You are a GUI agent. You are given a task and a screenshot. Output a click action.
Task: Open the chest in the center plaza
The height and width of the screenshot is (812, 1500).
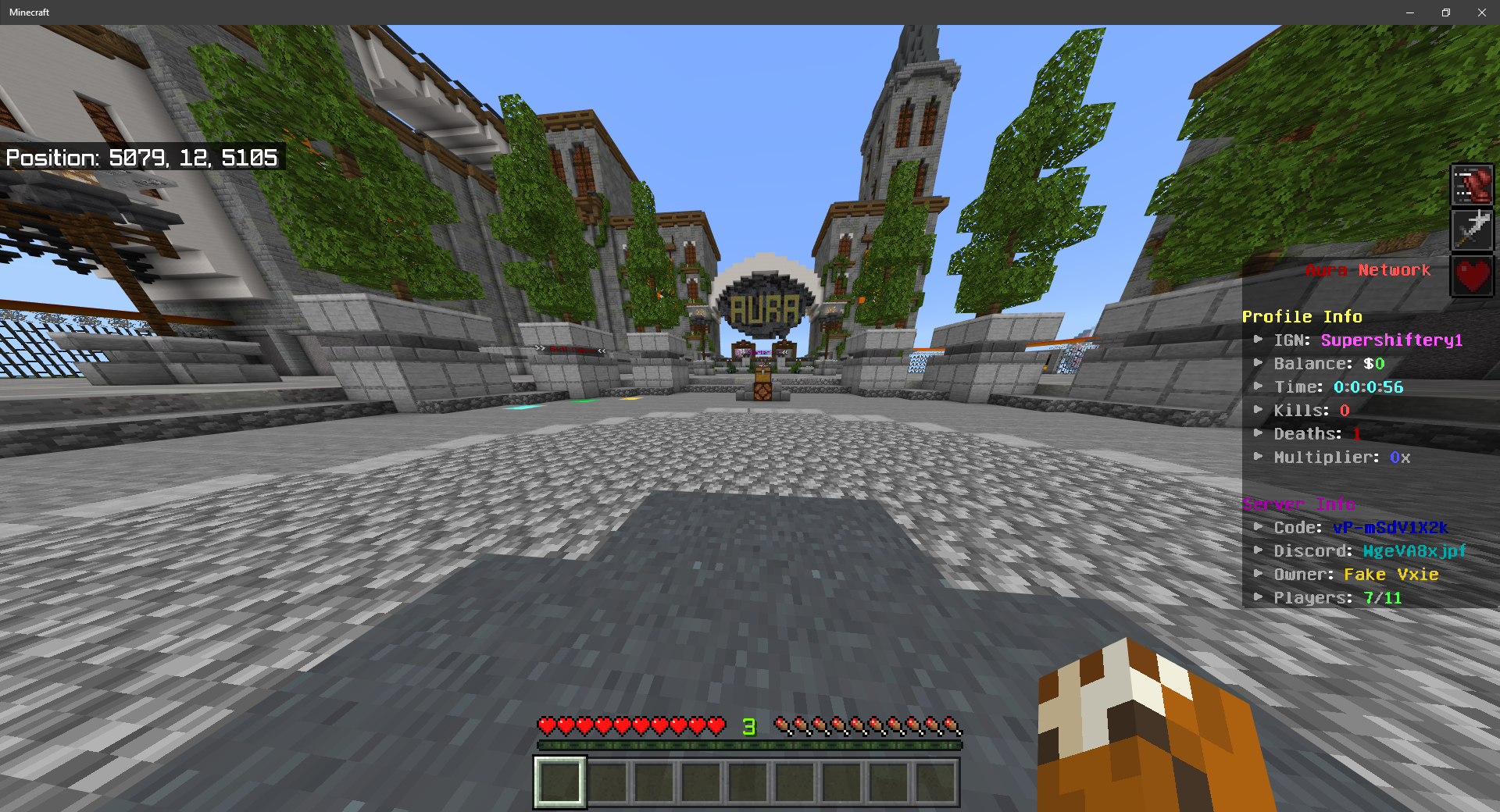coord(763,380)
